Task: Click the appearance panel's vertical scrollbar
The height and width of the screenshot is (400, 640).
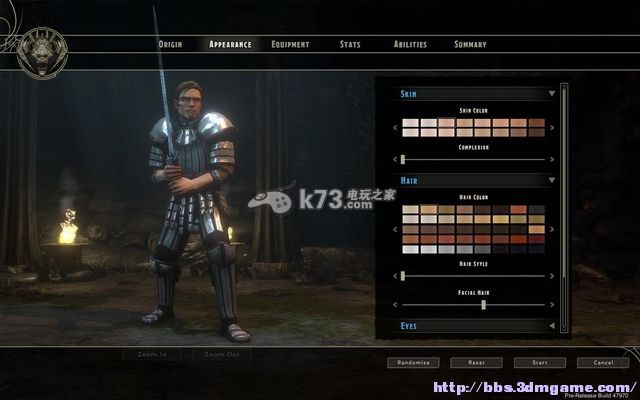Action: (x=565, y=200)
